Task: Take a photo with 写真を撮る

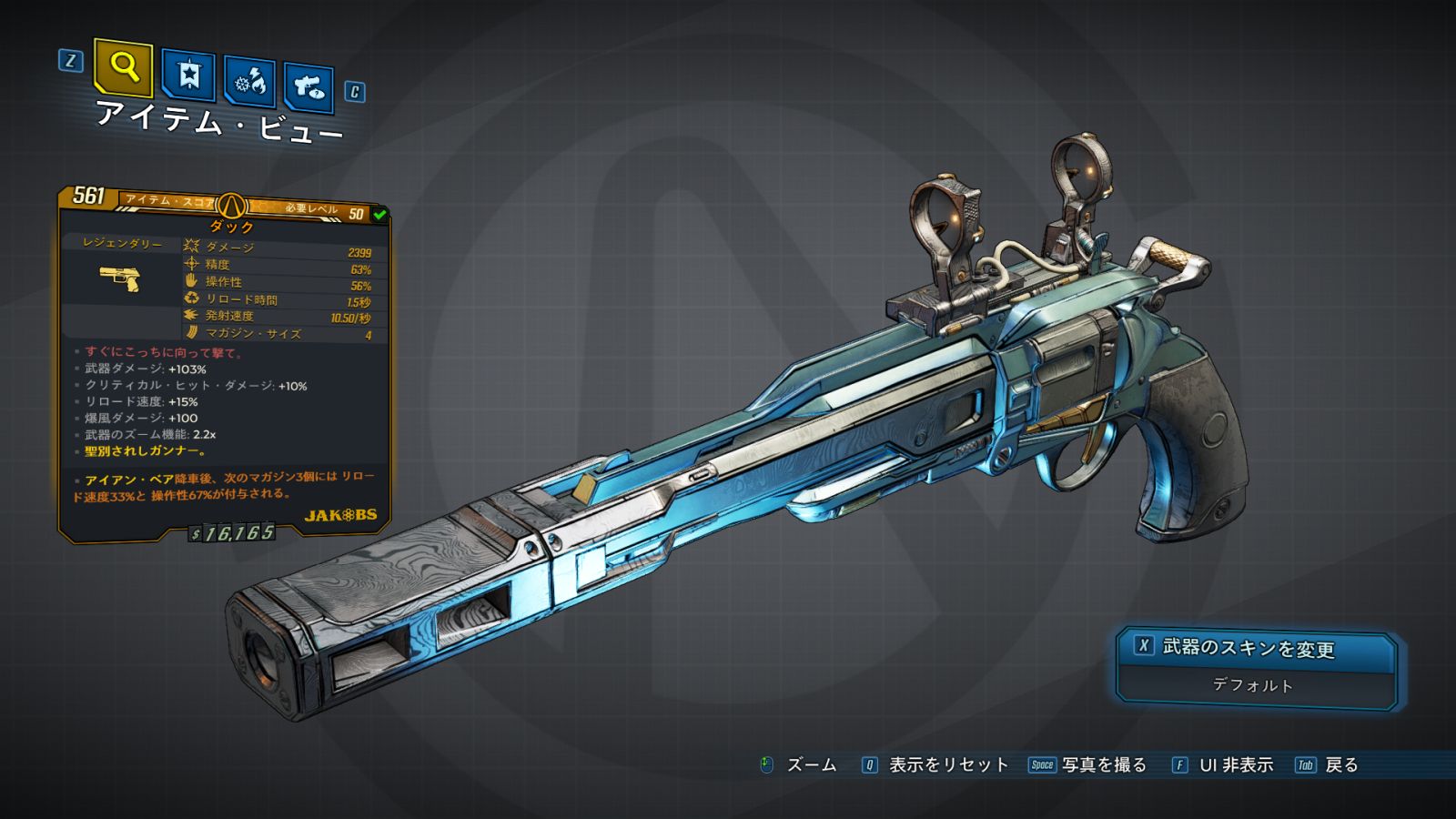Action: coord(1103,765)
